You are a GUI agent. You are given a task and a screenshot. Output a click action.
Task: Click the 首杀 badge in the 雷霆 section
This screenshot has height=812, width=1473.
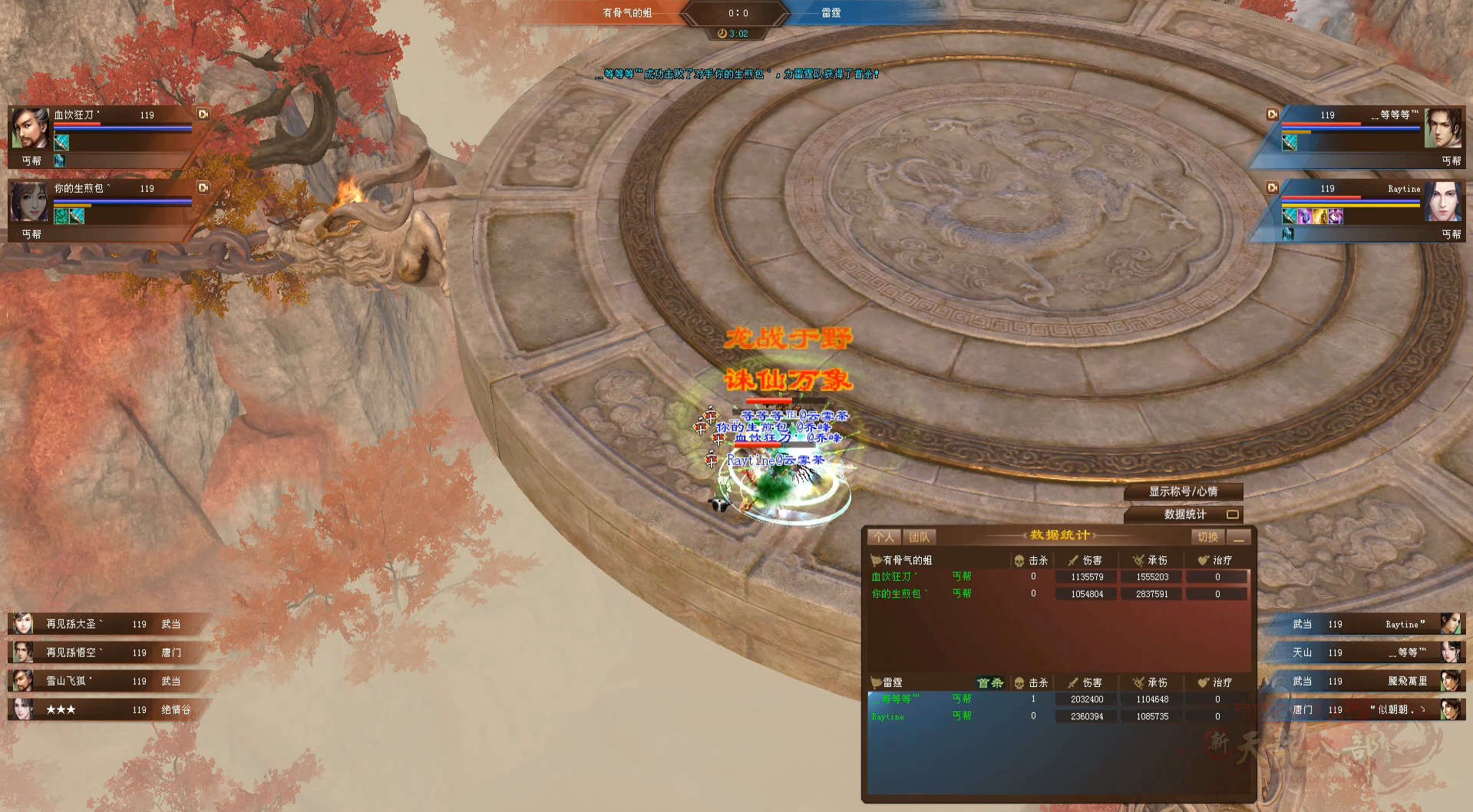coord(989,683)
